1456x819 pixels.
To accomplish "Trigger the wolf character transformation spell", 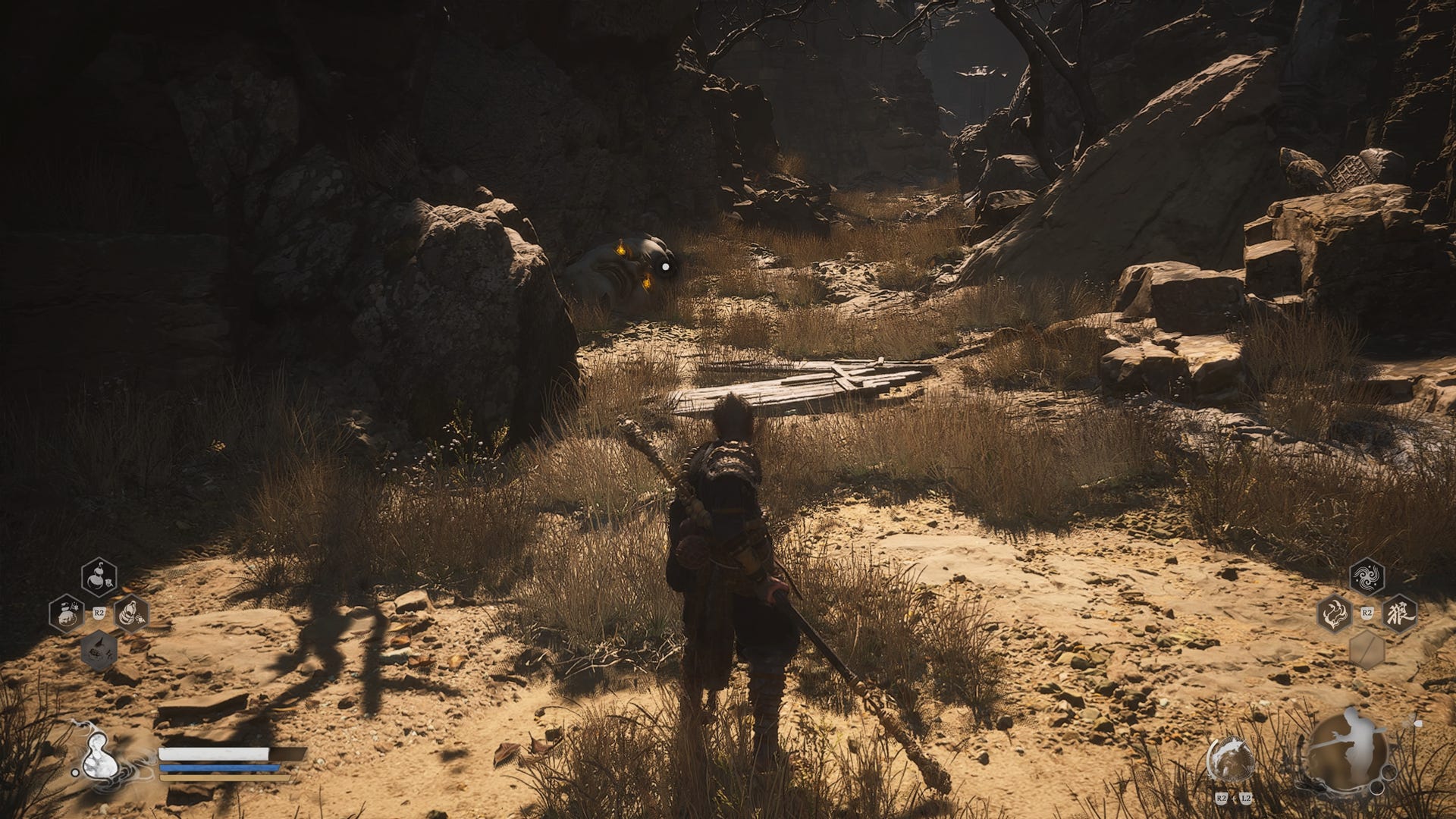I will [1399, 613].
